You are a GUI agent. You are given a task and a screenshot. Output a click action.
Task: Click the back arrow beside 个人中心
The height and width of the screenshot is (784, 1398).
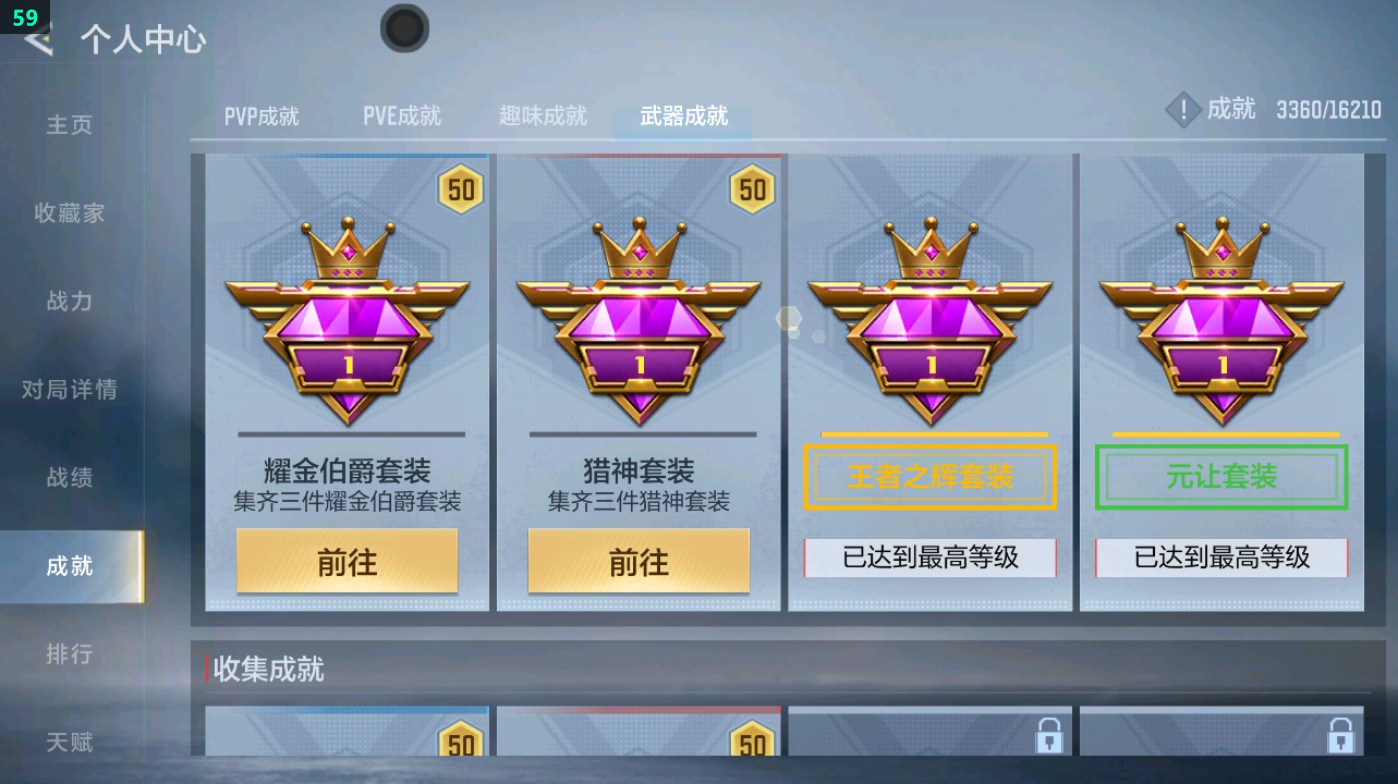click(36, 42)
